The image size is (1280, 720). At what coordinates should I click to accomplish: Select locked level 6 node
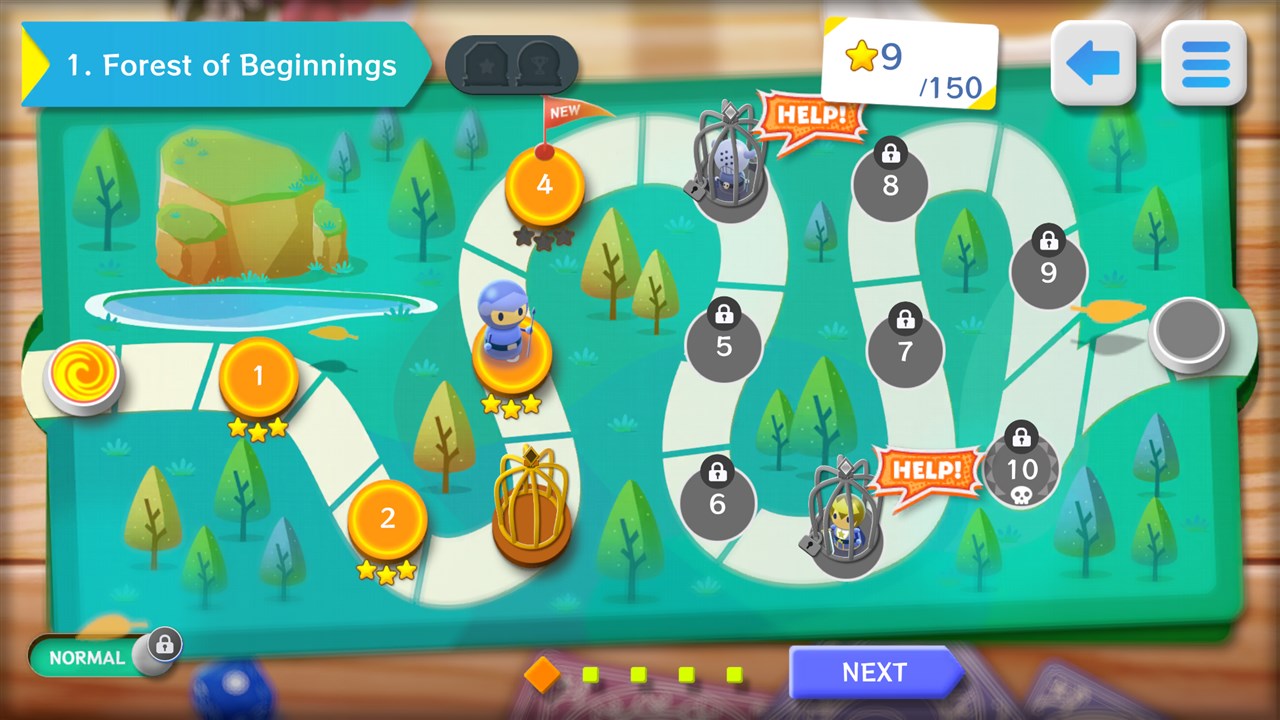717,503
